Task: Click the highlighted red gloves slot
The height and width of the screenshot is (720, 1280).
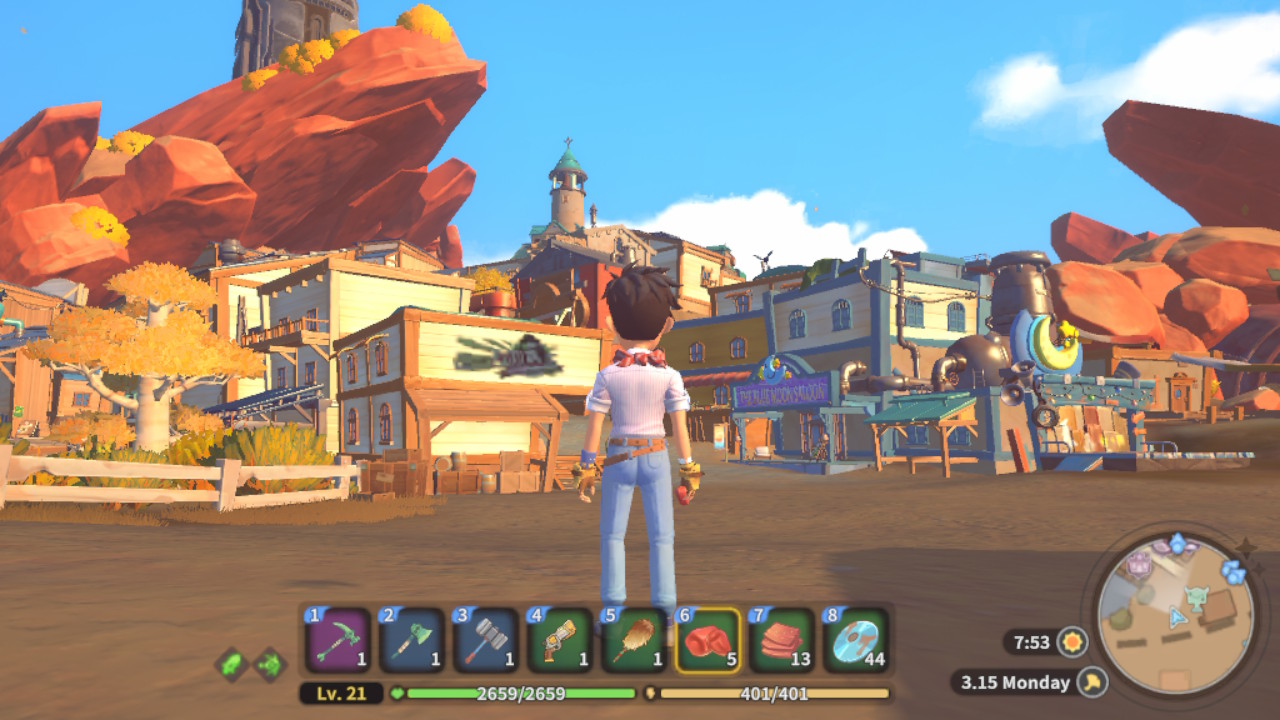Action: [x=708, y=640]
